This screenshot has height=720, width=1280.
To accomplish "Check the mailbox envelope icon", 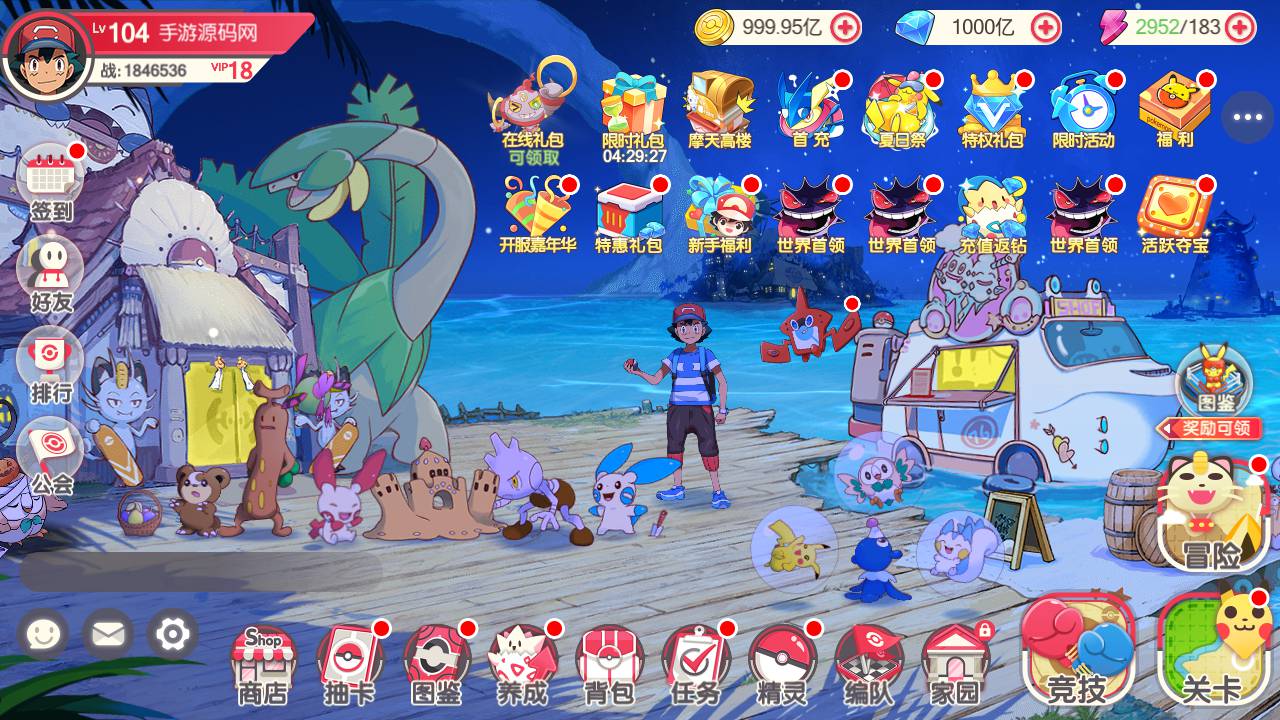I will click(x=107, y=634).
